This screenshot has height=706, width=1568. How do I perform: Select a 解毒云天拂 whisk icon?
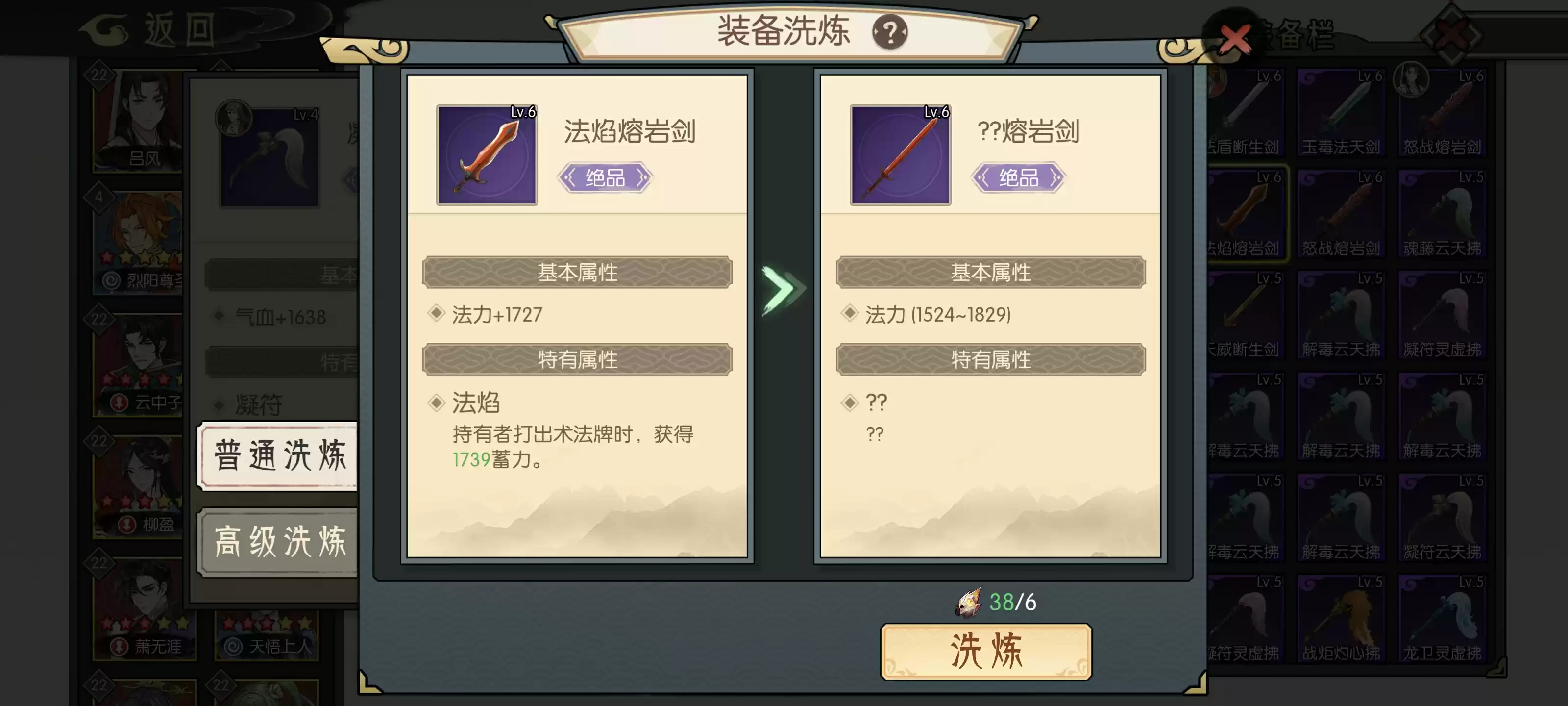coord(1342,314)
